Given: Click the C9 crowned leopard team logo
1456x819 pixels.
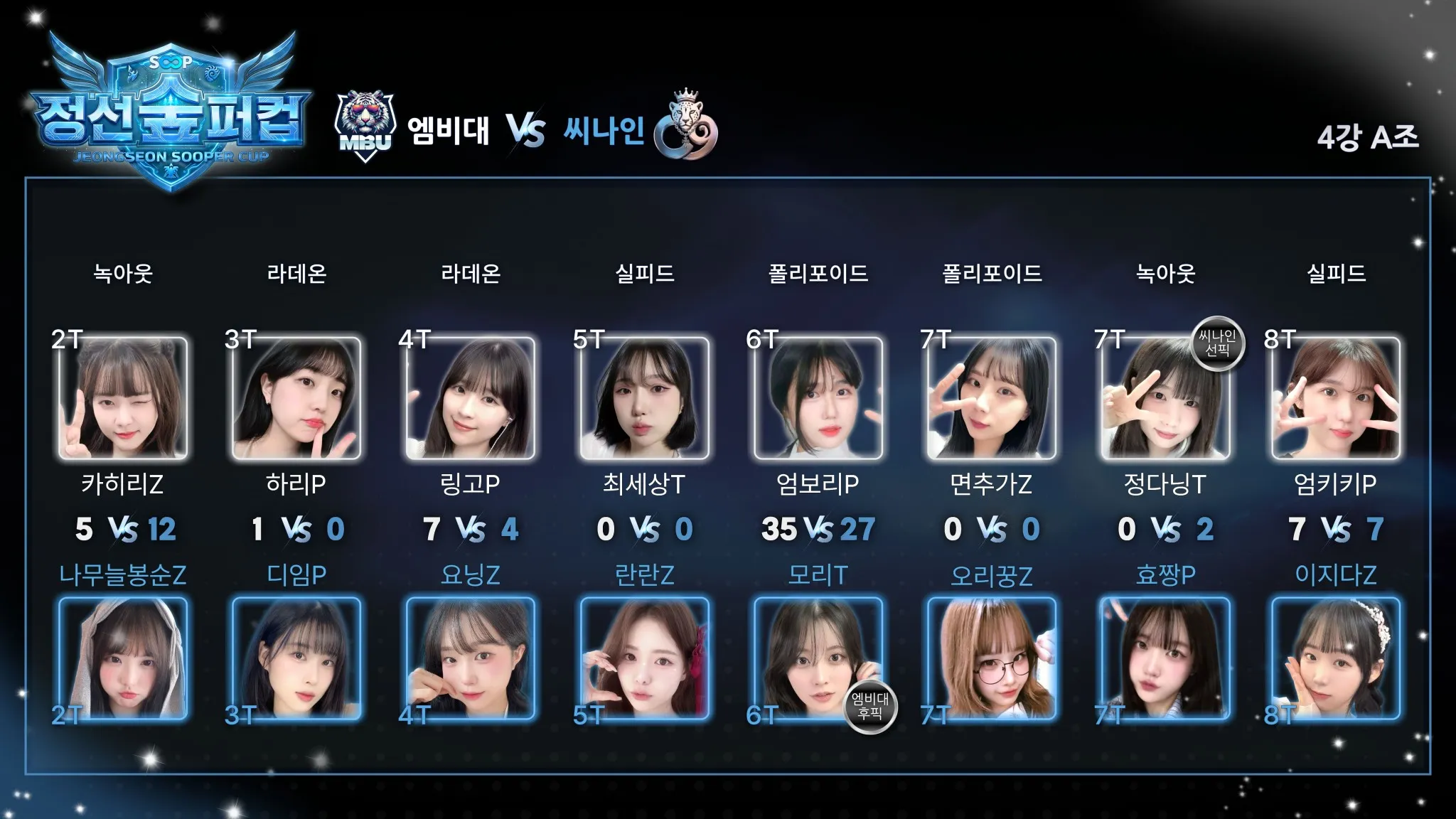Looking at the screenshot, I should click(685, 127).
